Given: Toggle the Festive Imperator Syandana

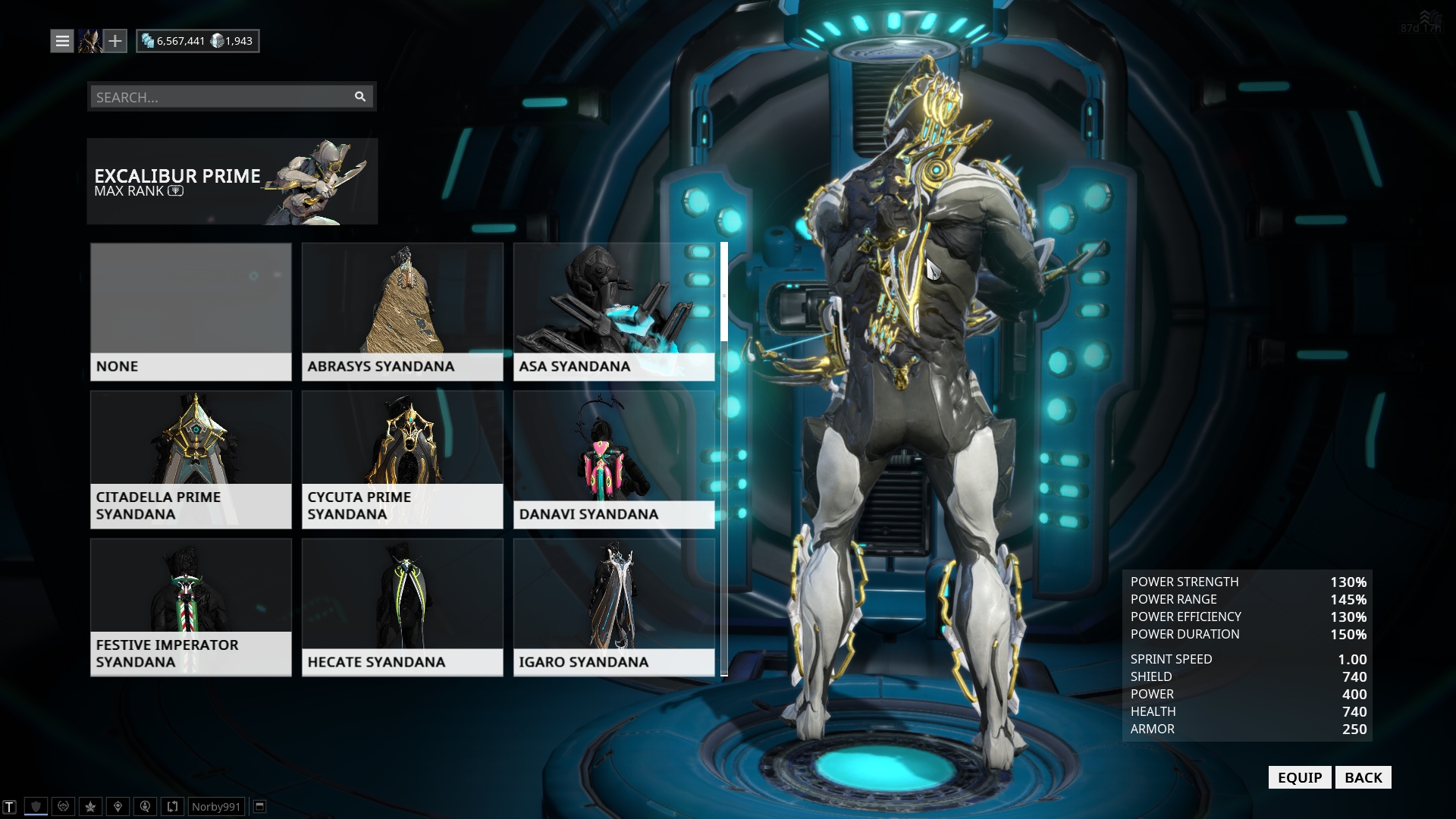Looking at the screenshot, I should click(x=190, y=599).
